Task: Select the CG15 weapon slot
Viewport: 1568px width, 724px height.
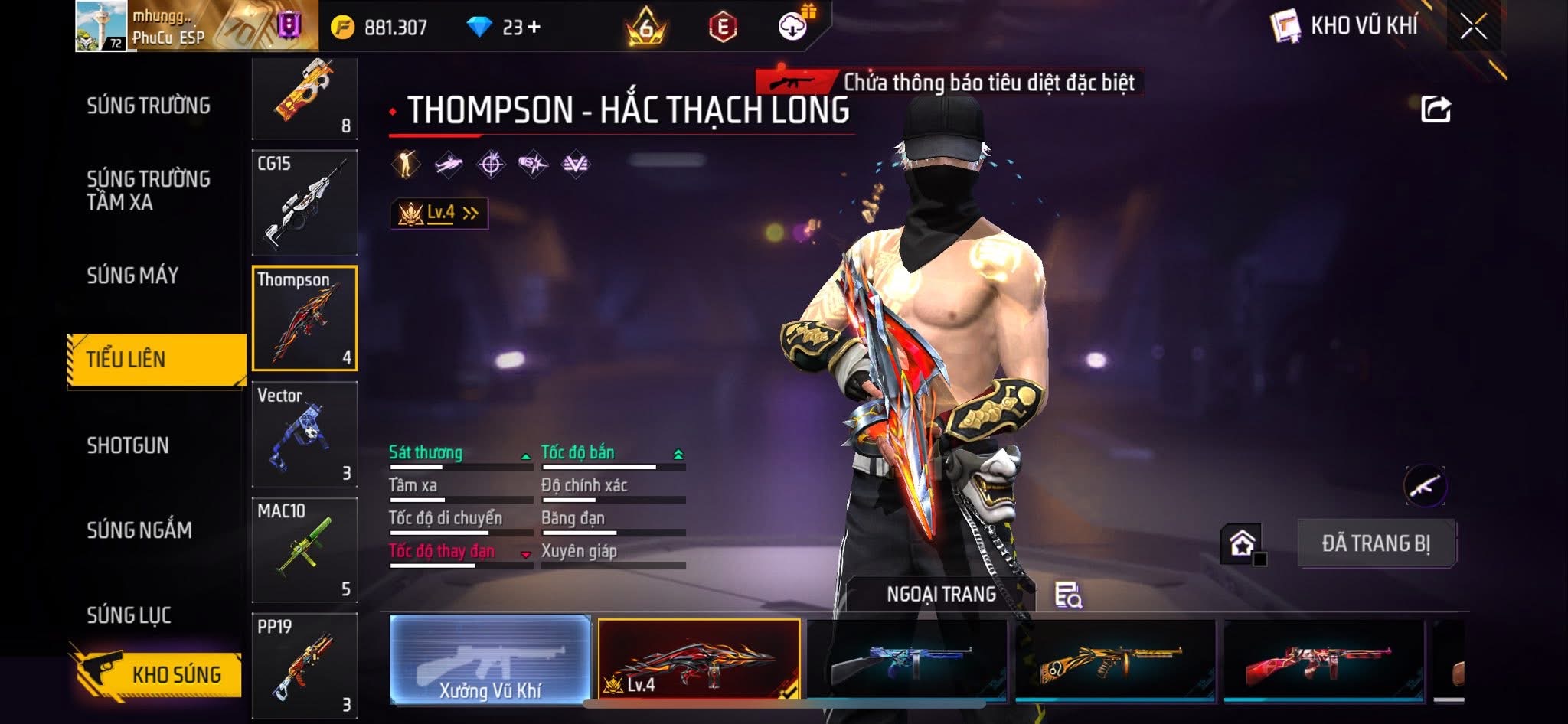Action: click(305, 203)
